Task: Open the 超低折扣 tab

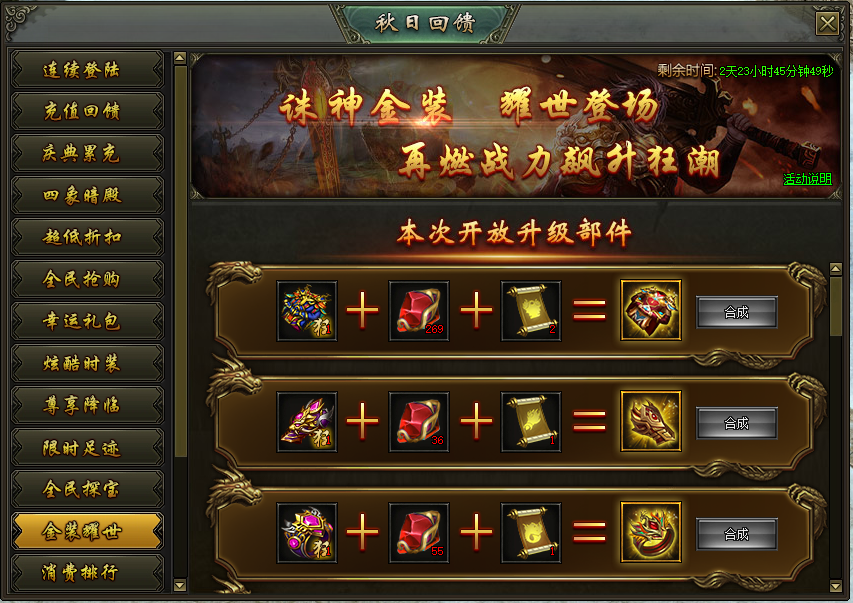Action: (x=87, y=238)
